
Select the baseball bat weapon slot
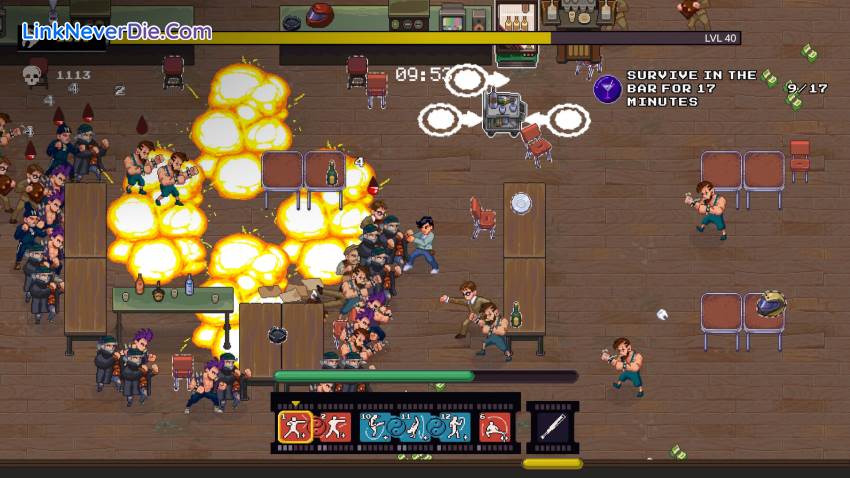(552, 427)
